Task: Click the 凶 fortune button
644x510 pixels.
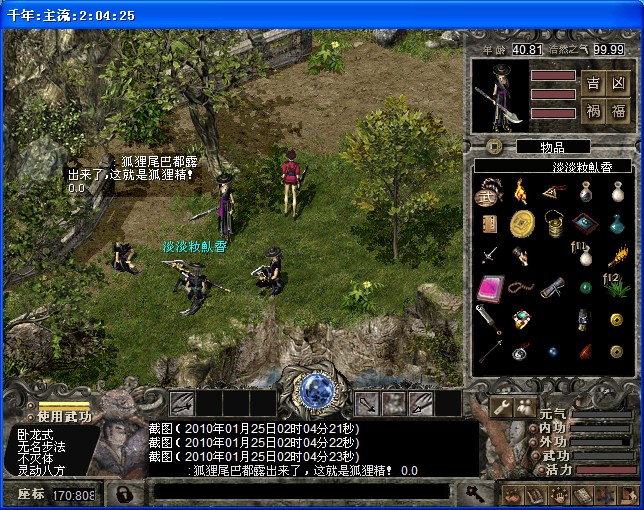Action: pyautogui.click(x=618, y=84)
